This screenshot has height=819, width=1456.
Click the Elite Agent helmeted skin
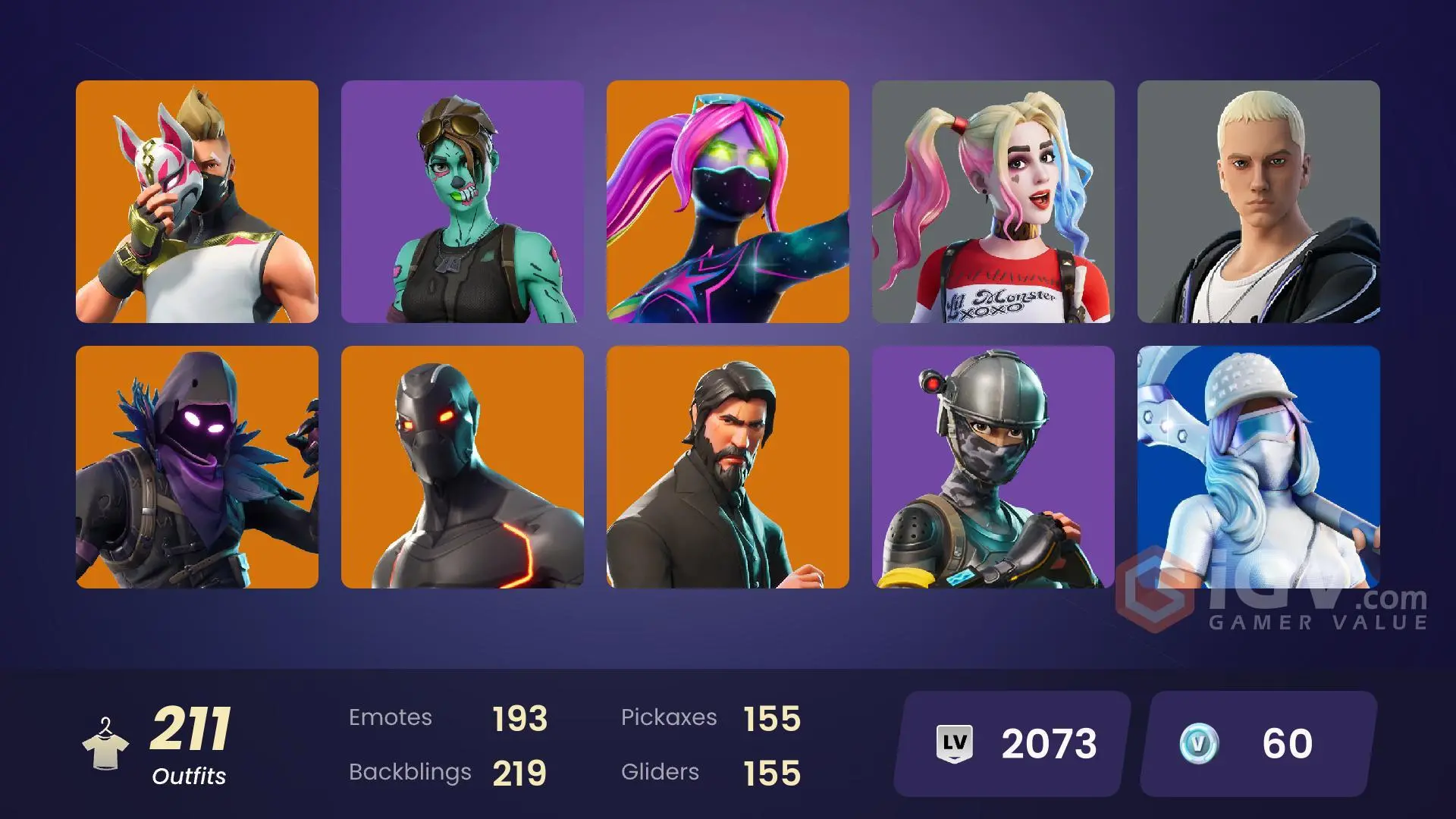click(993, 466)
